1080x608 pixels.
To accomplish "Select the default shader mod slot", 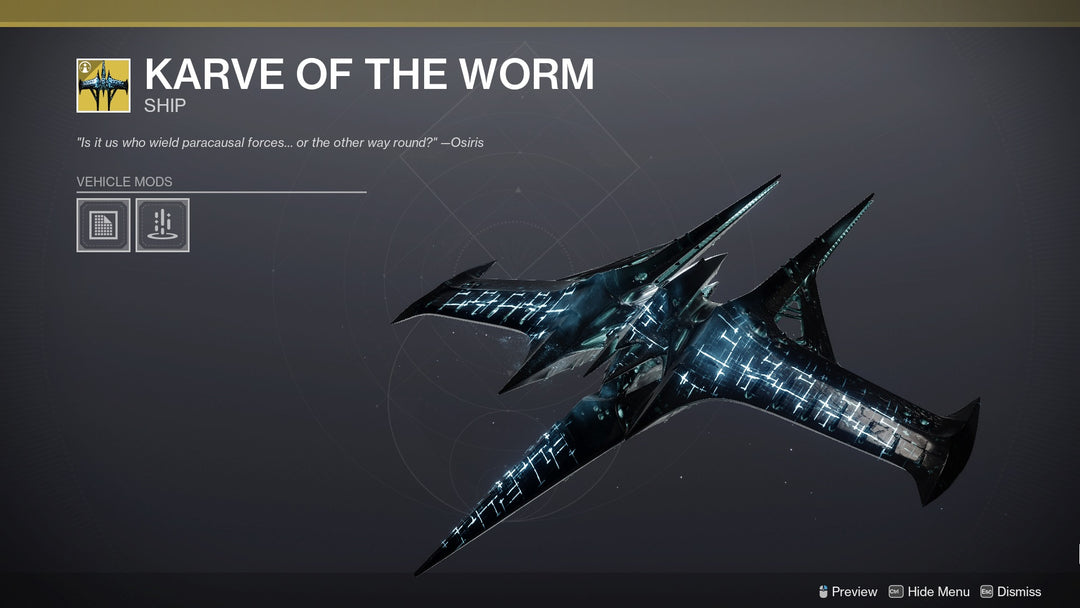I will coord(103,225).
